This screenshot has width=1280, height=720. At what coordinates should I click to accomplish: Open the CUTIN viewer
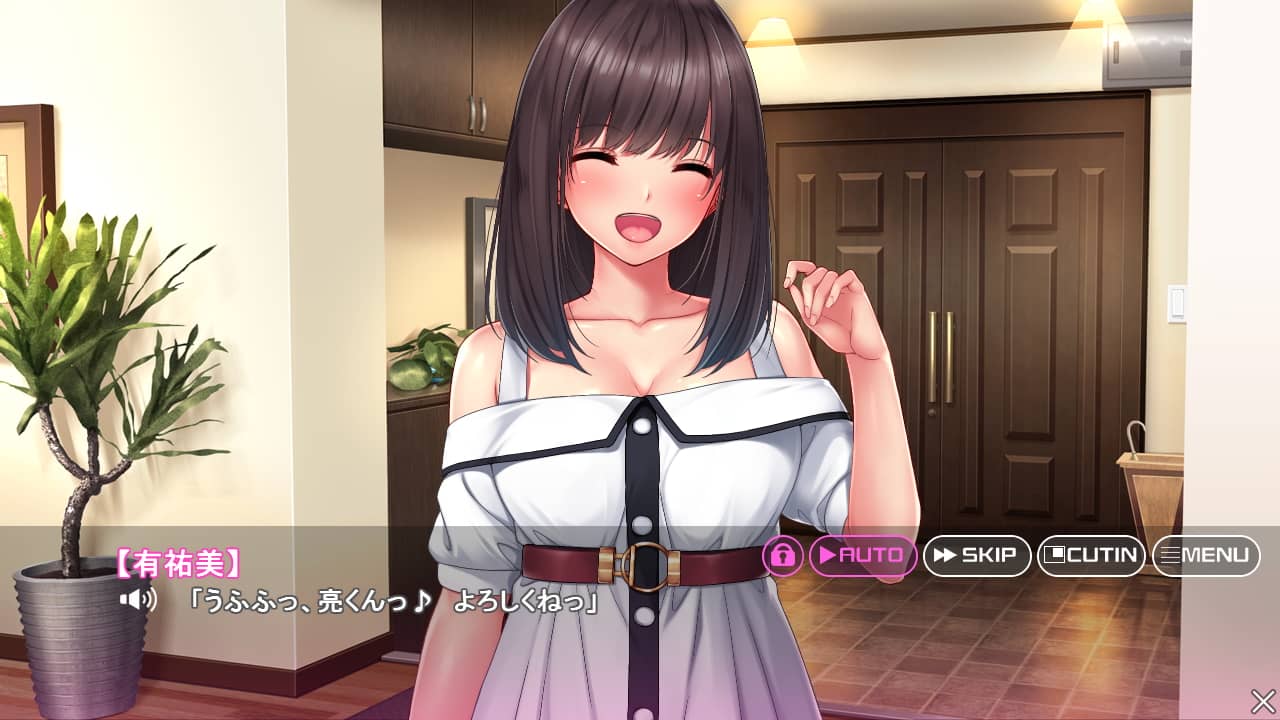coord(1092,556)
